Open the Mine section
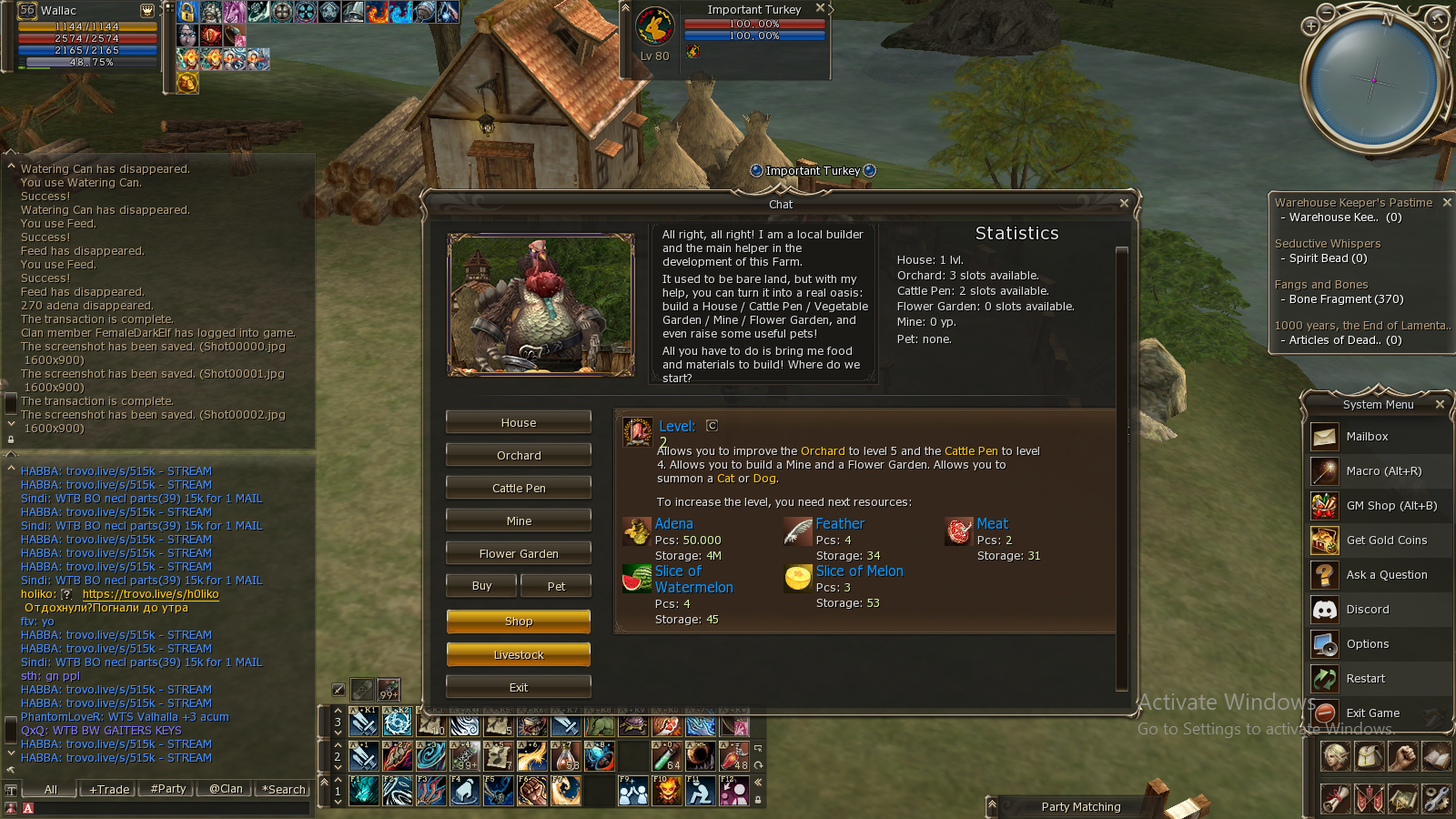Screen dimensions: 1456x819 (518, 521)
